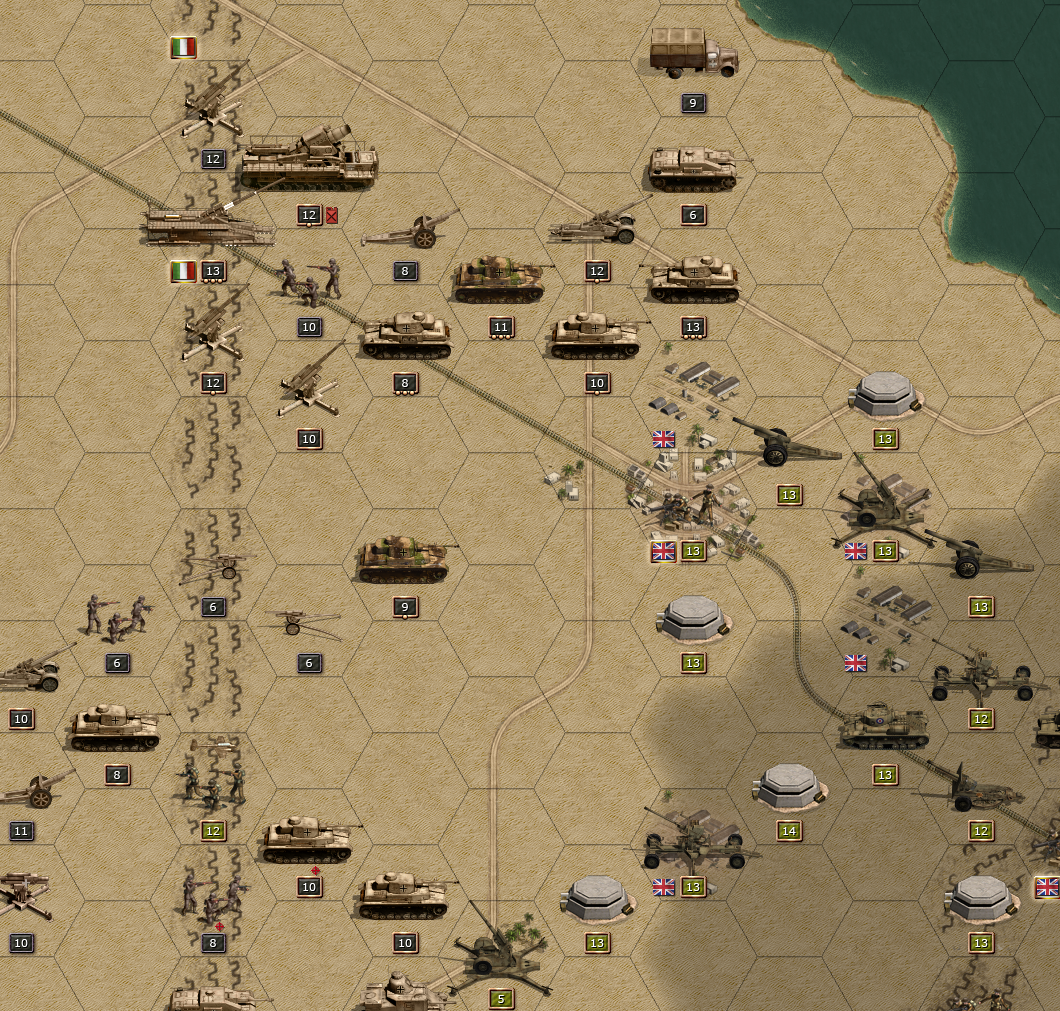Select the camouflaged tank with strength 11
The width and height of the screenshot is (1060, 1011).
499,280
